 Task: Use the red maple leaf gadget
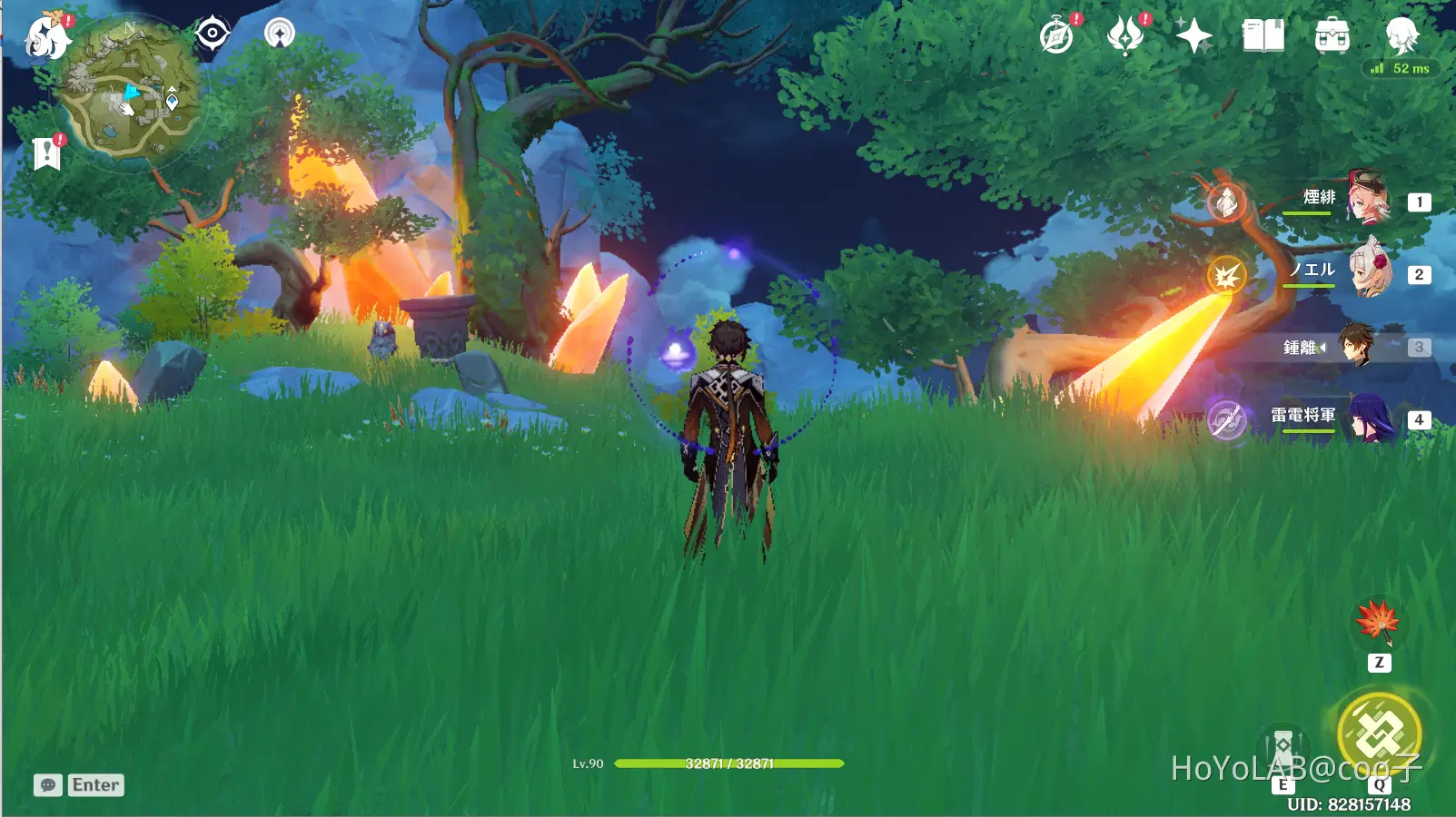point(1378,622)
